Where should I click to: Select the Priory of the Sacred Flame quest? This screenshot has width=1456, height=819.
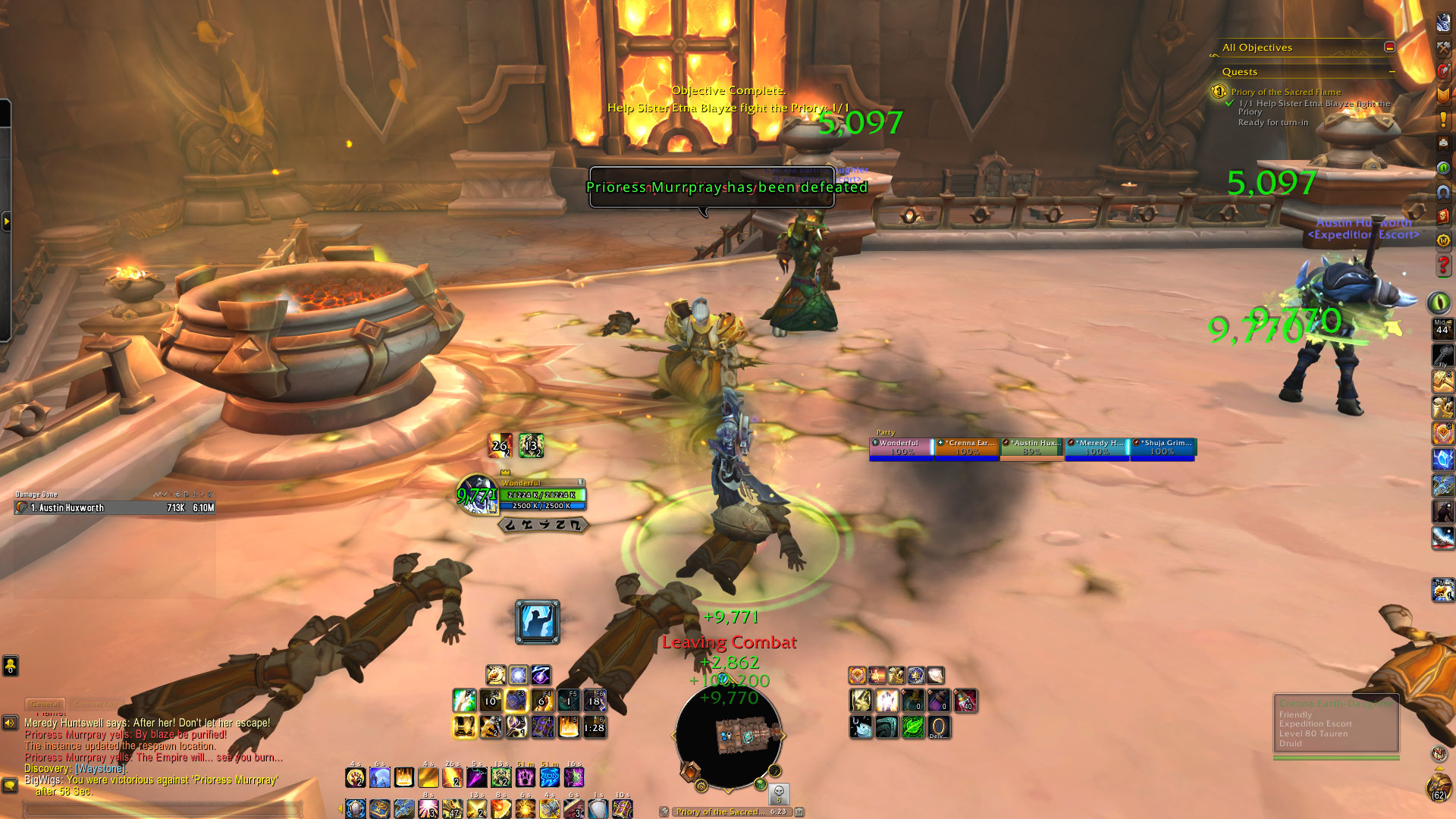(x=1285, y=92)
